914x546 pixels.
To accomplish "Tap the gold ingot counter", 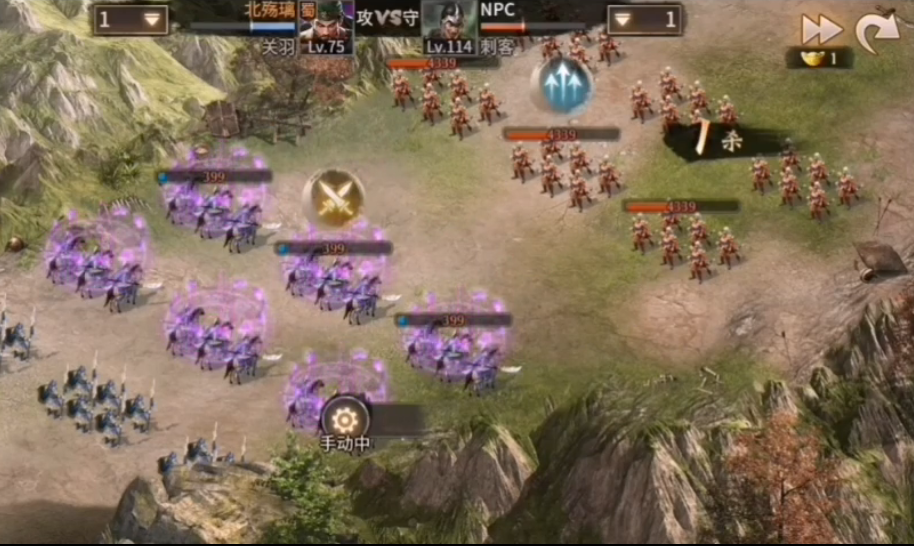I will [x=819, y=58].
